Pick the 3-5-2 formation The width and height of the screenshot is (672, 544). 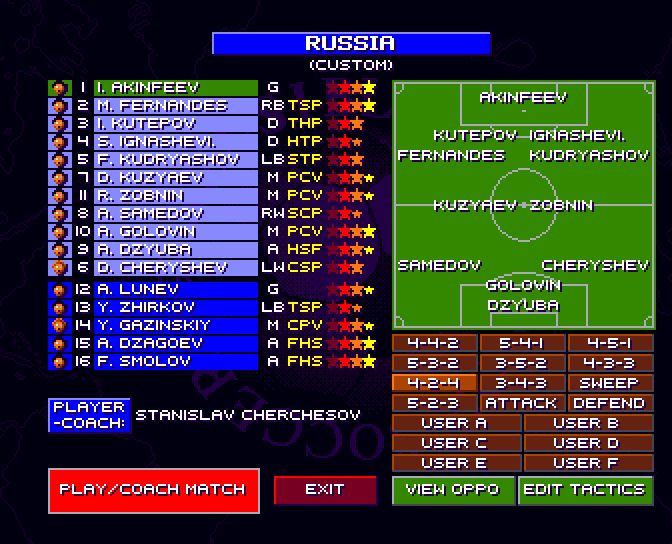(x=521, y=363)
